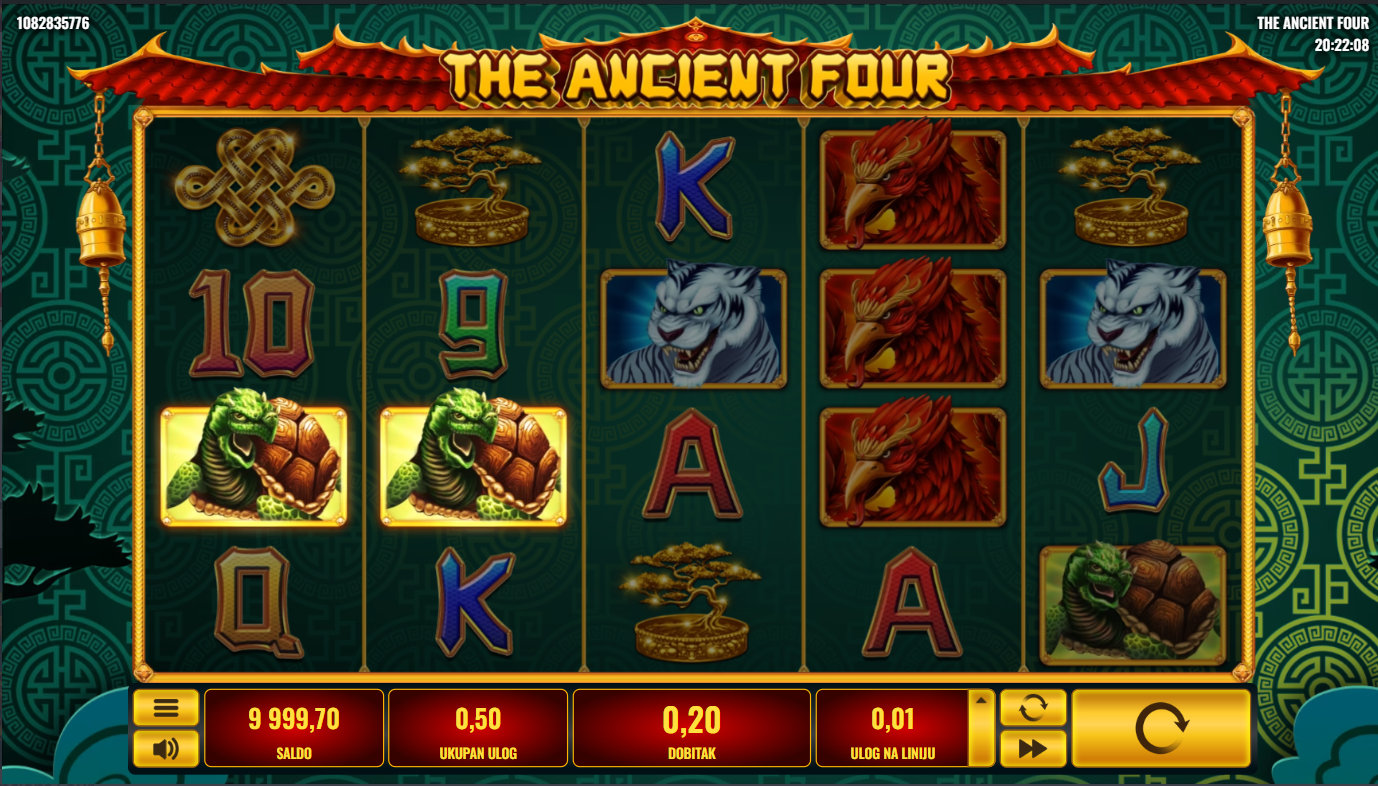Enable autoplay with the circular arrows button
The width and height of the screenshot is (1378, 786).
coord(1033,708)
